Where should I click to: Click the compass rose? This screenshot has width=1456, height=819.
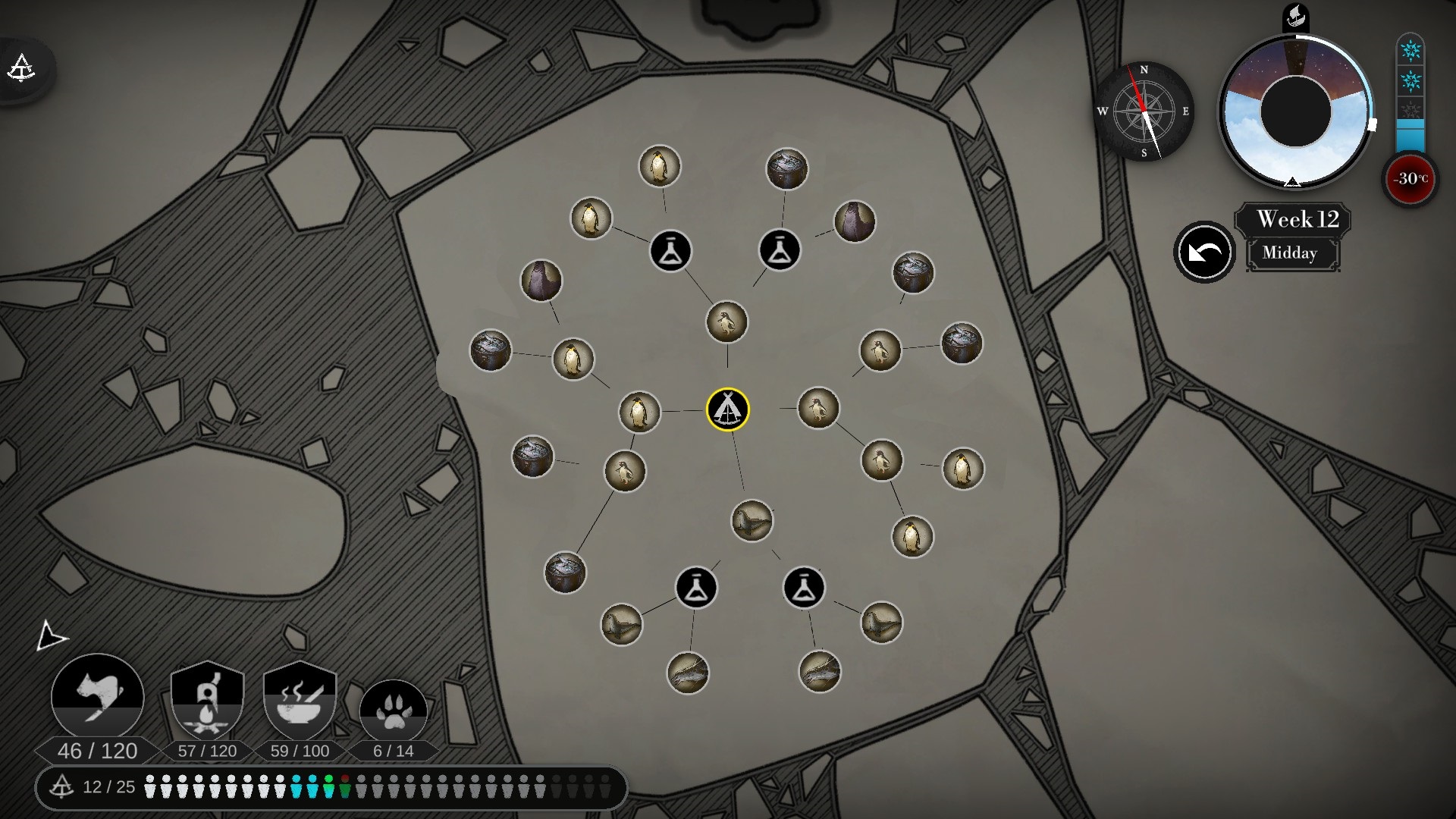click(1144, 111)
